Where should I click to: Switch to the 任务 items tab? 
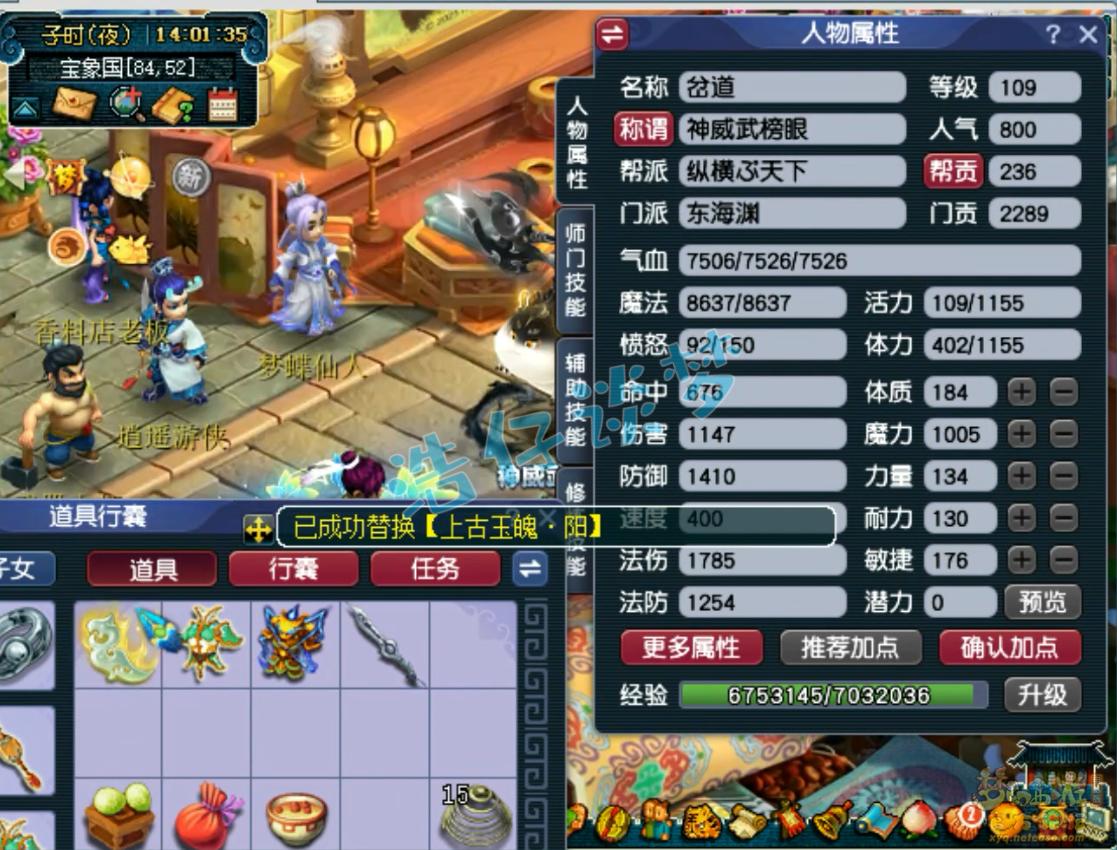435,569
